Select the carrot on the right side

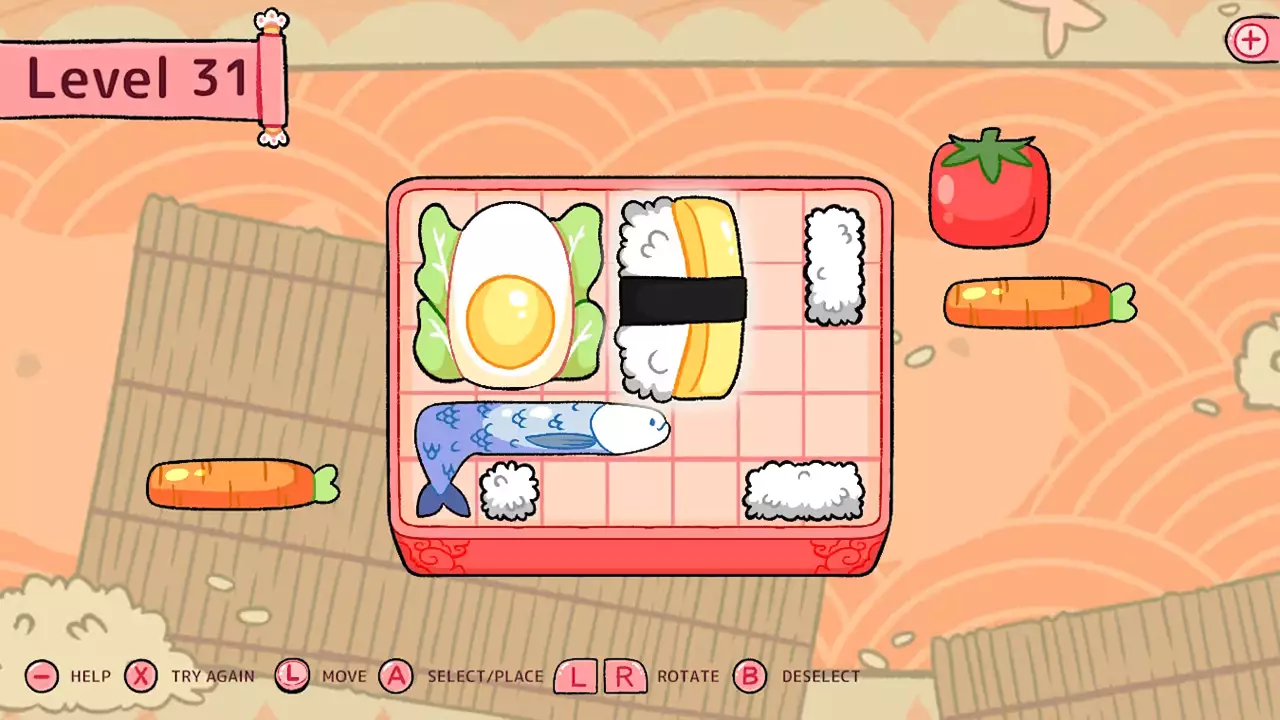tap(1037, 301)
